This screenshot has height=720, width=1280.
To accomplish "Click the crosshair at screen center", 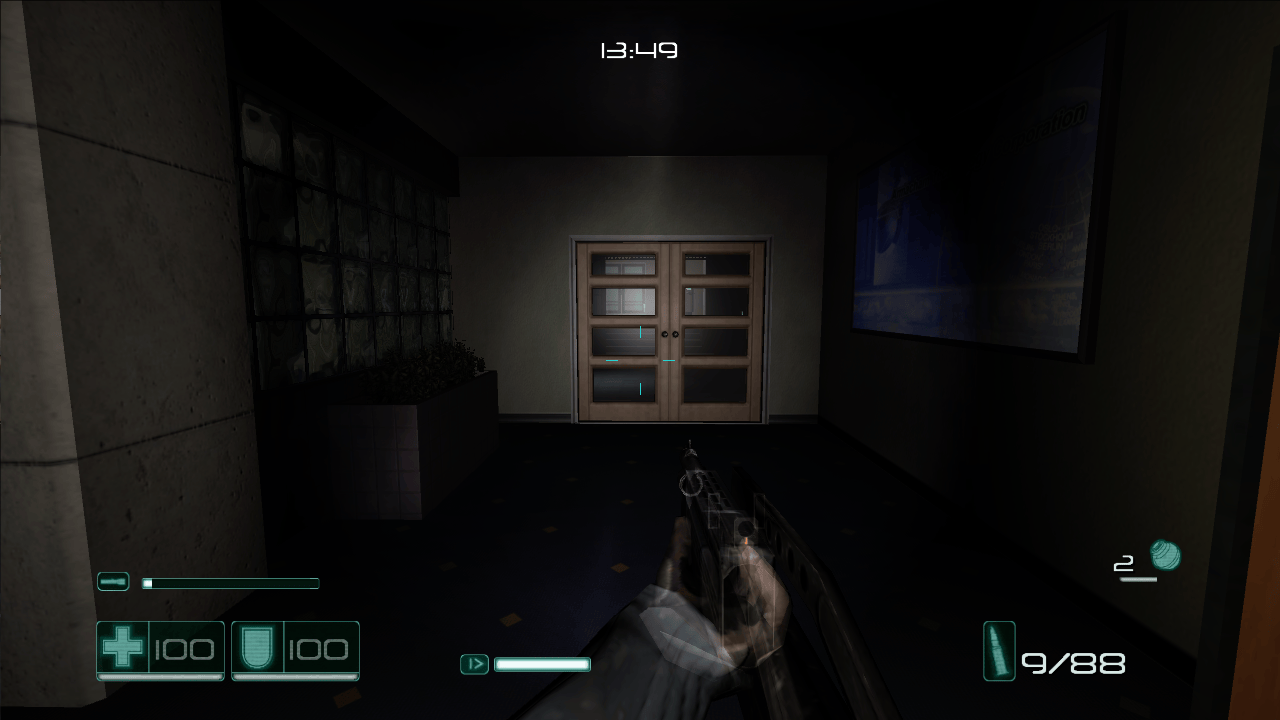I will click(x=640, y=360).
